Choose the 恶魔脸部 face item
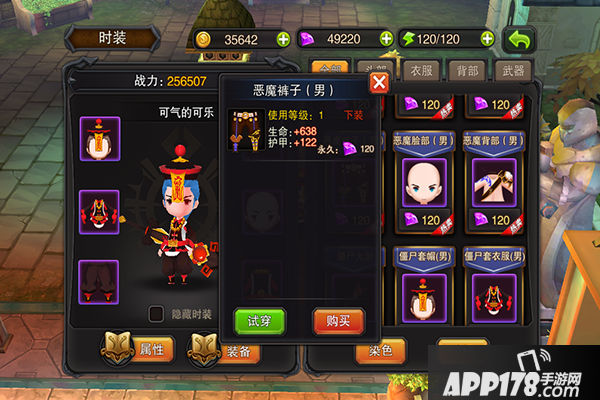This screenshot has height=400, width=600. pyautogui.click(x=423, y=182)
